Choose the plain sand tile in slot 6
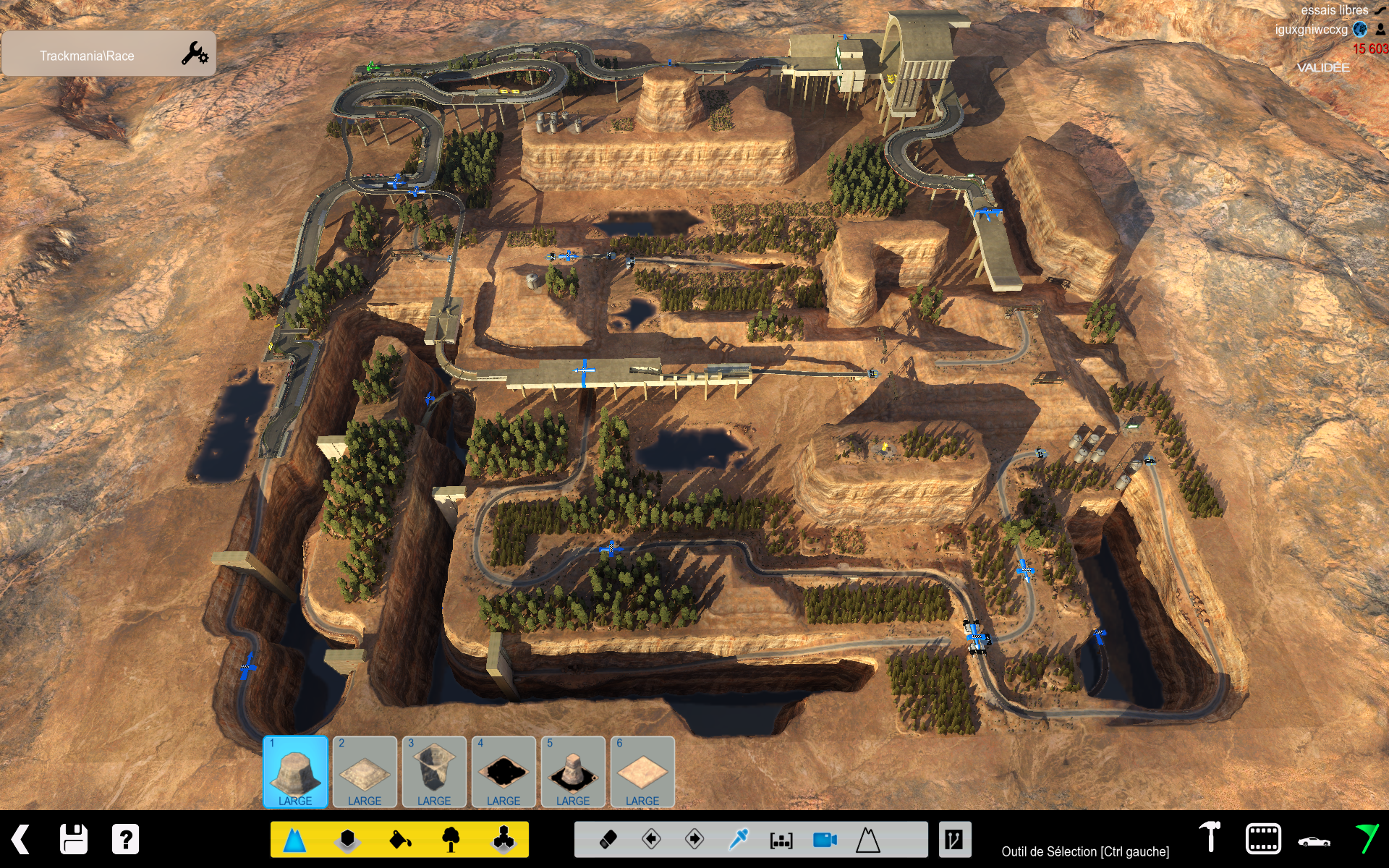Image resolution: width=1389 pixels, height=868 pixels. 642,772
